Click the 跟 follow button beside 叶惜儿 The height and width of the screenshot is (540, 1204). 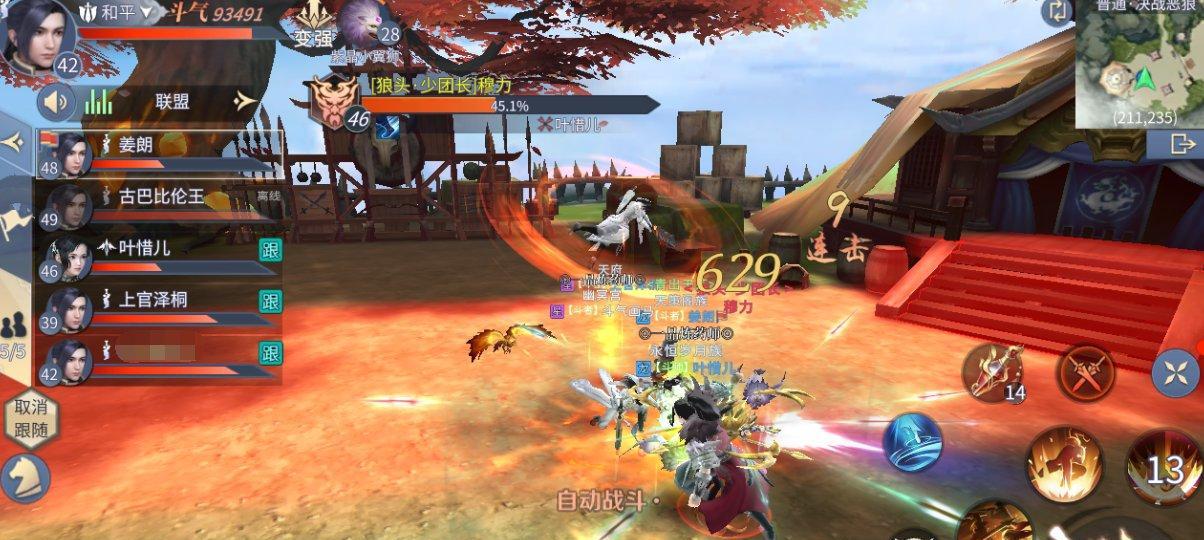(x=270, y=250)
